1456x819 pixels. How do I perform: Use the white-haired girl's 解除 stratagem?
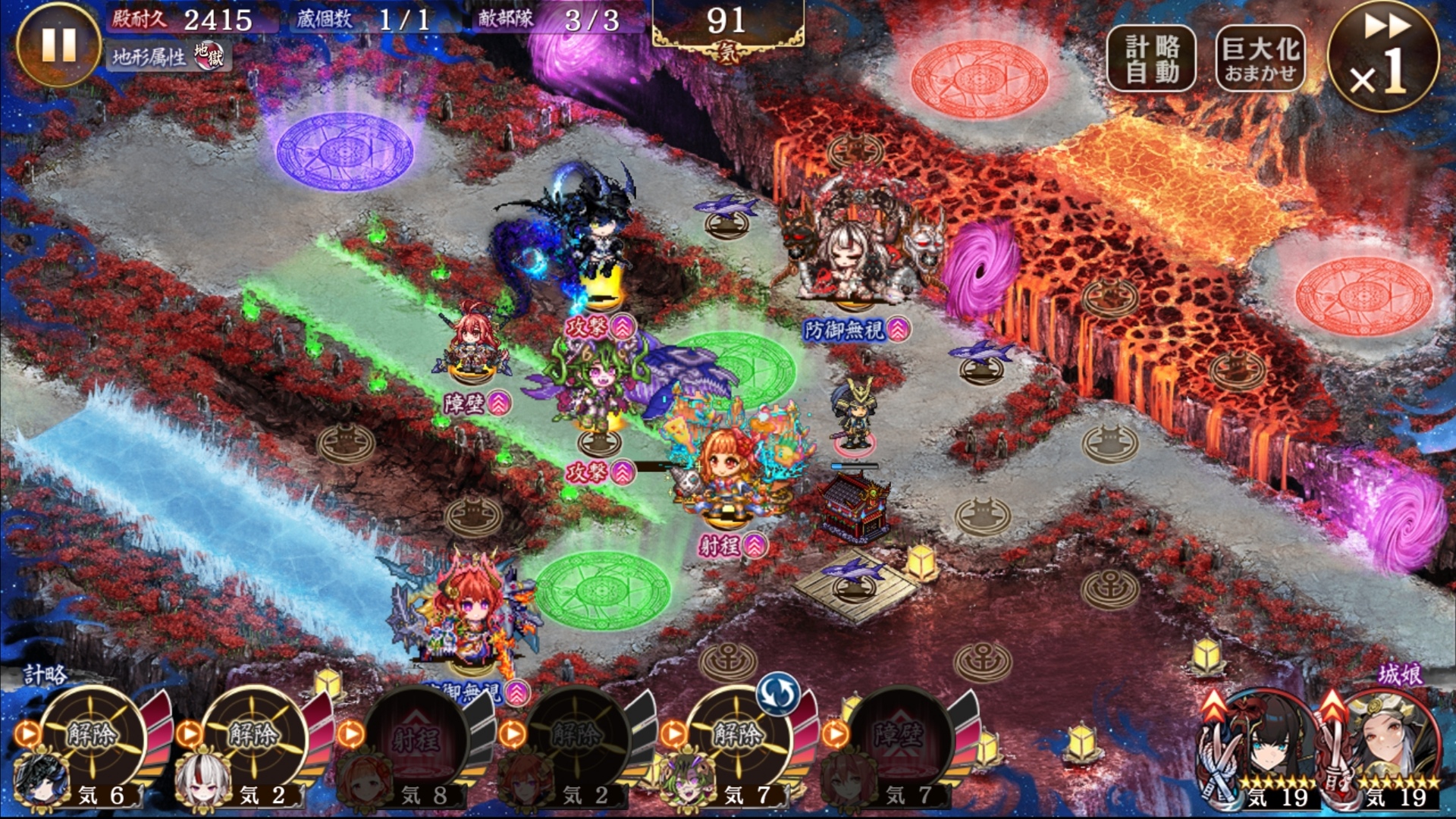point(253,734)
